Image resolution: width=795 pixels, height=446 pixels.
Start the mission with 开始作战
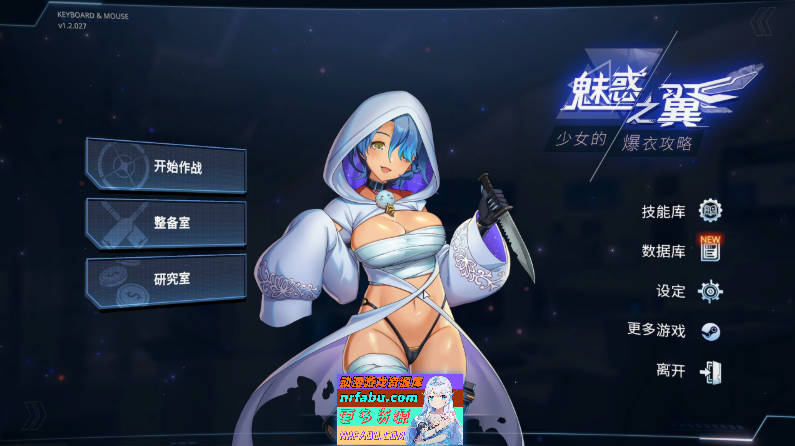[167, 166]
